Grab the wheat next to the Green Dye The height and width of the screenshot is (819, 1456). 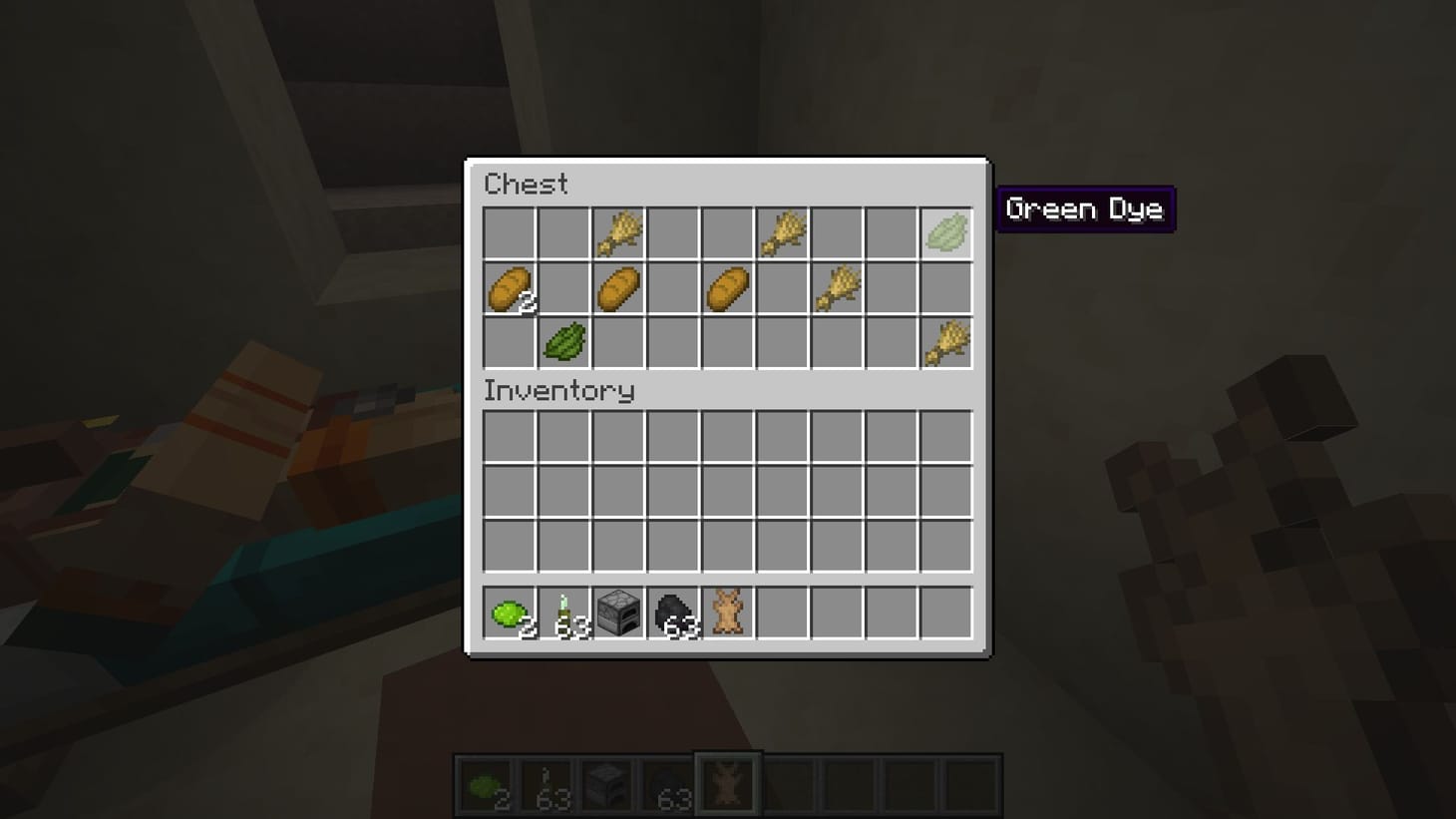point(781,233)
